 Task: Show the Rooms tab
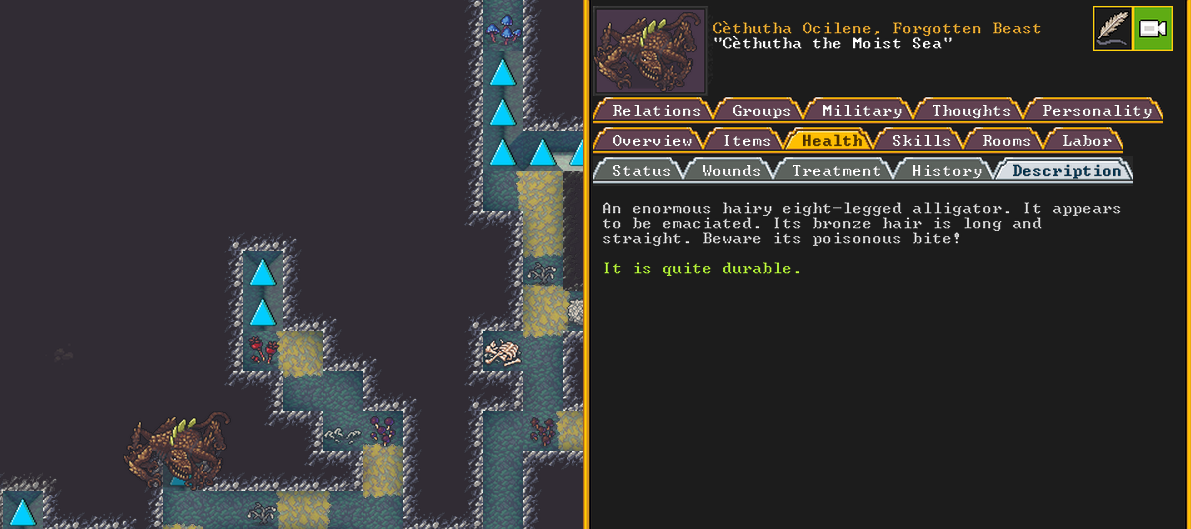[x=1006, y=141]
